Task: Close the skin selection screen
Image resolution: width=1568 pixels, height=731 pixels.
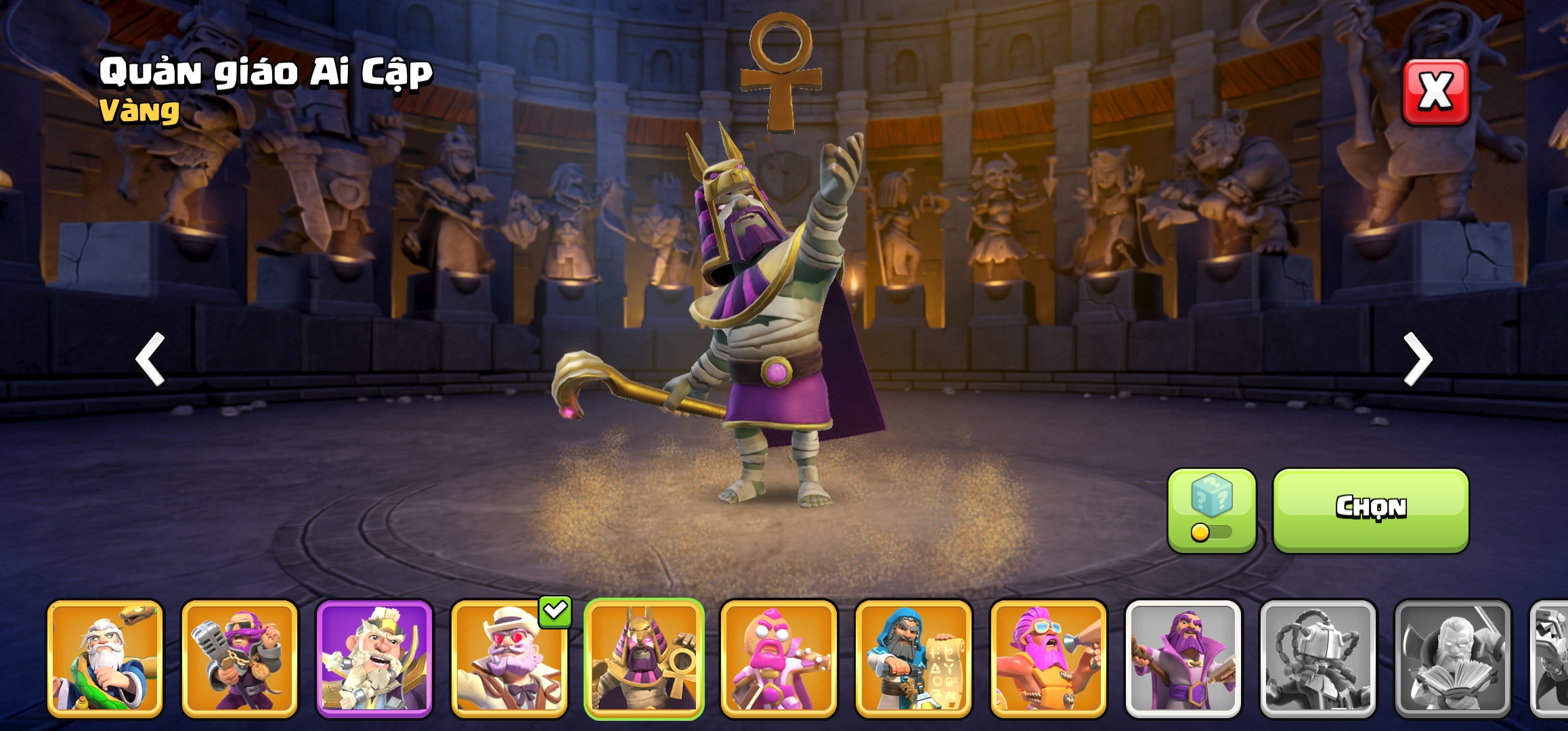Action: 1435,91
